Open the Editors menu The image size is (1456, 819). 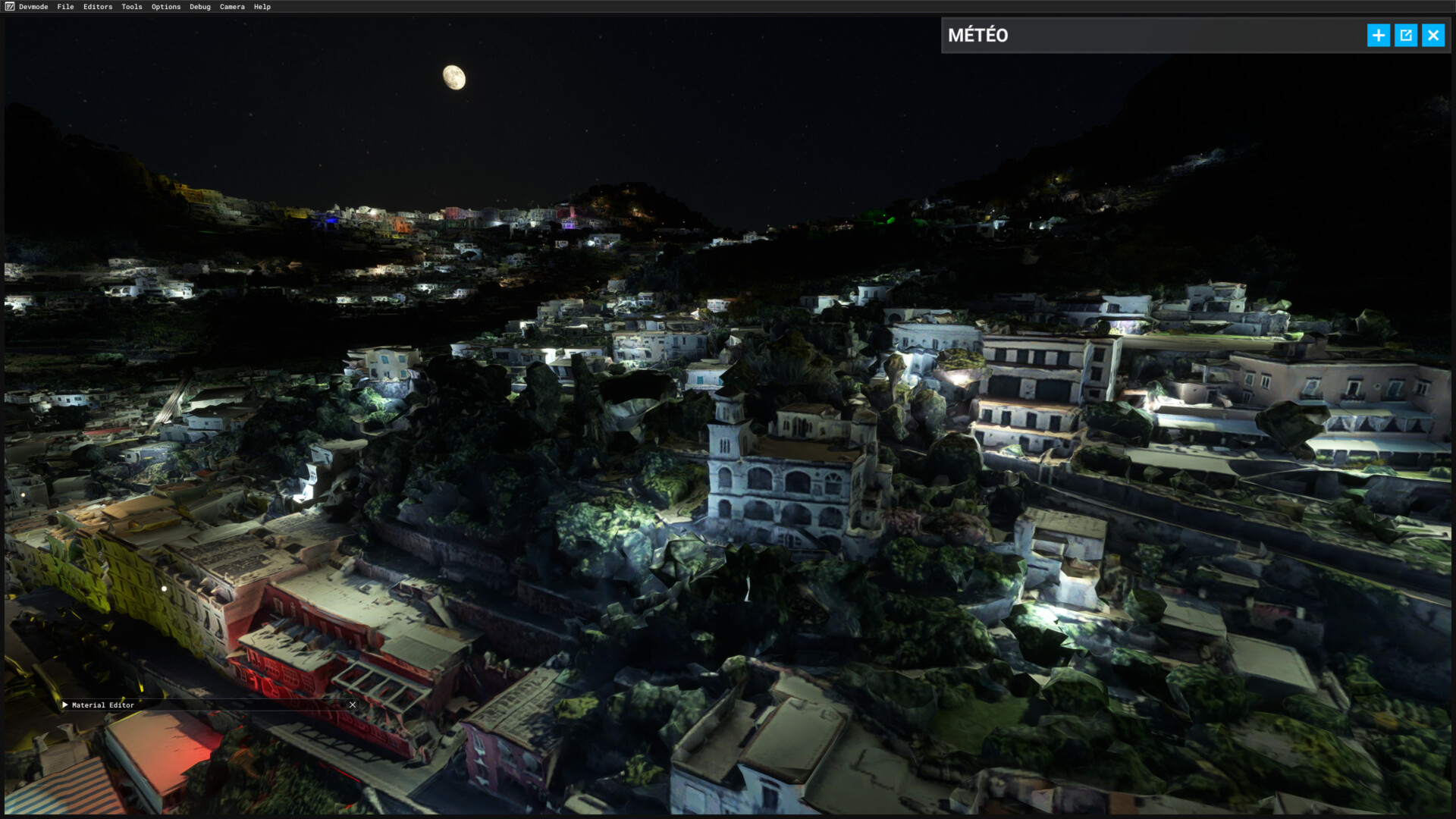pos(98,7)
